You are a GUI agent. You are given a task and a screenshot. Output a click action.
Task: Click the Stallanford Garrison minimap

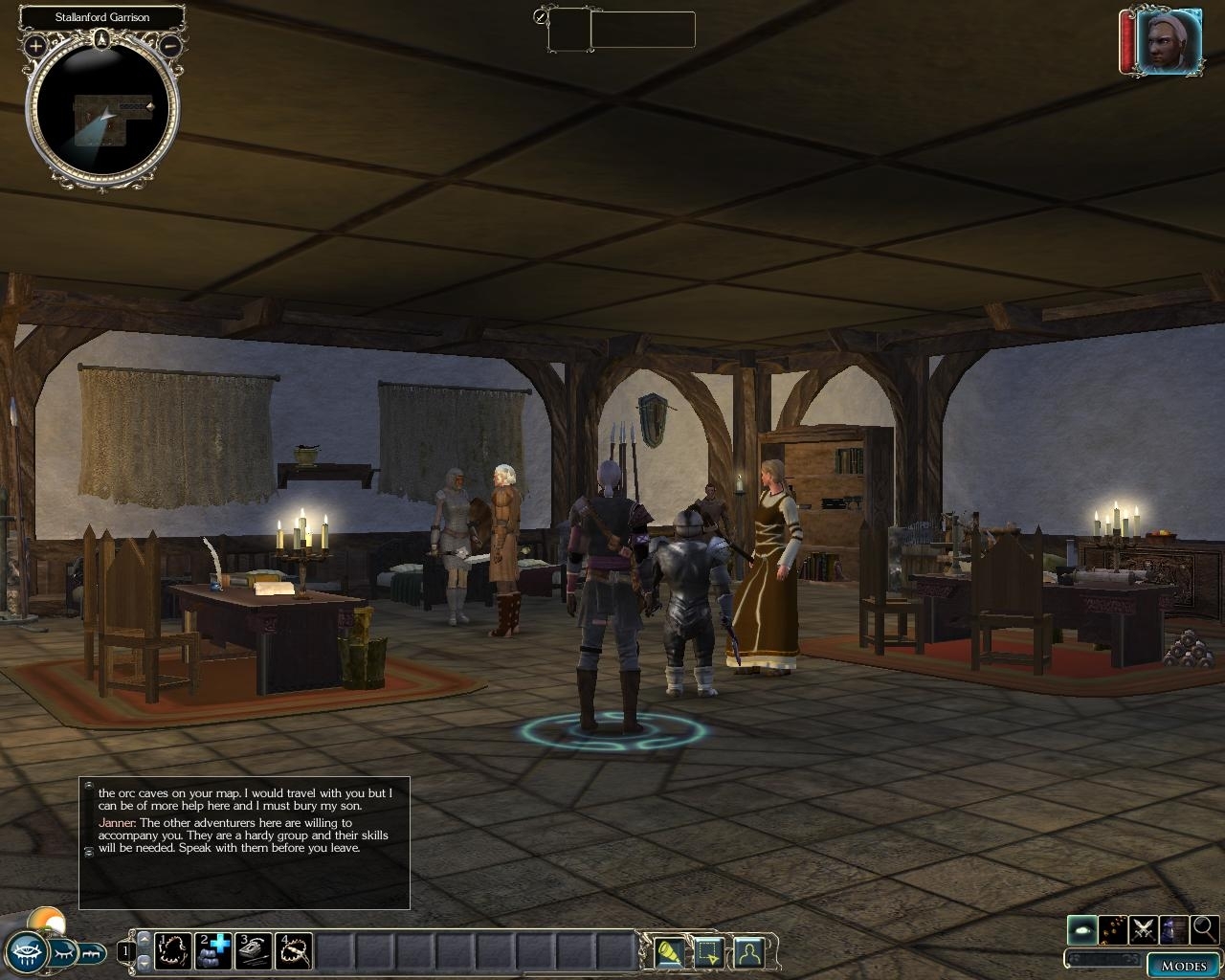[x=102, y=110]
